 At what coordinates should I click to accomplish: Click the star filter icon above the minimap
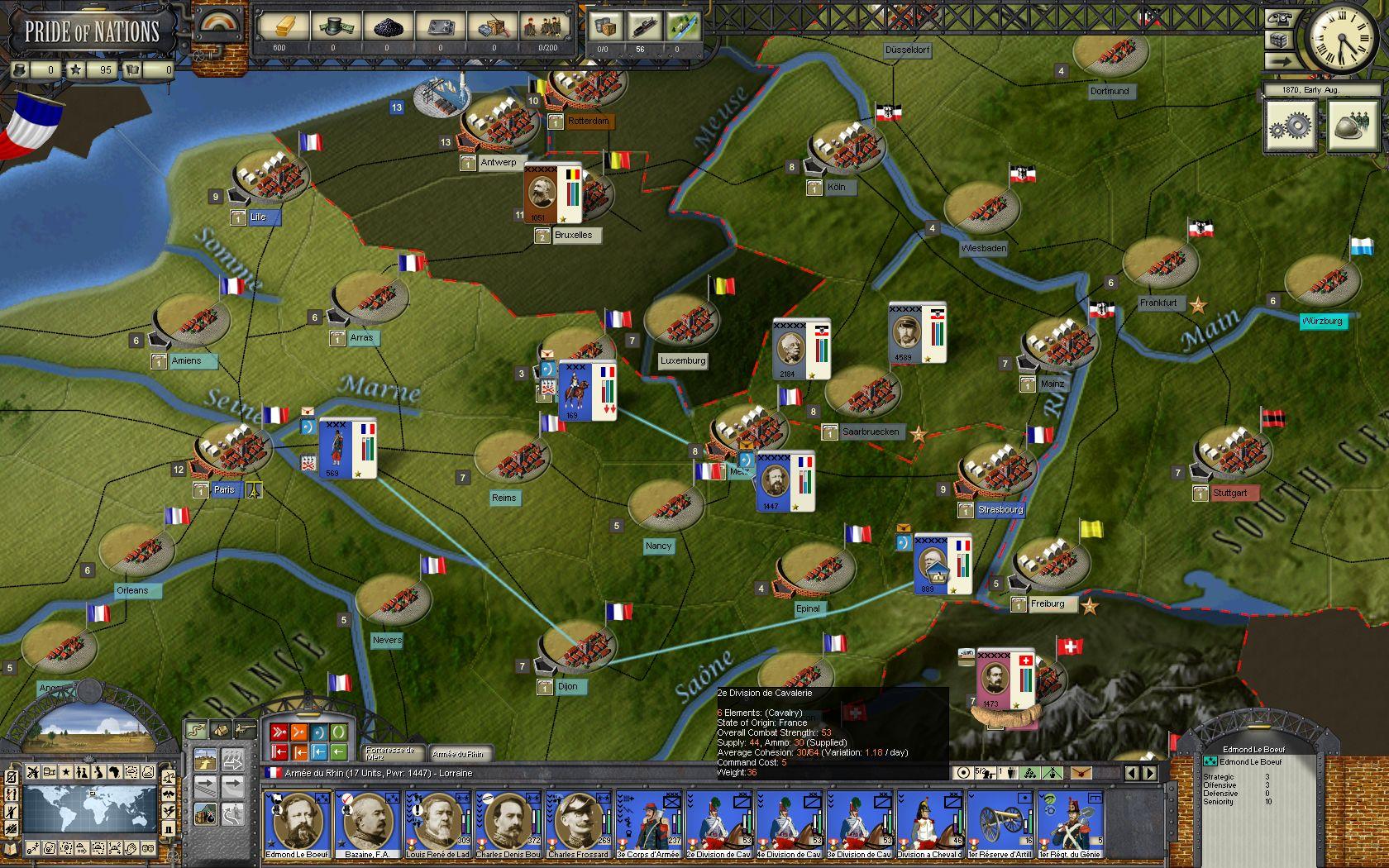point(66,771)
